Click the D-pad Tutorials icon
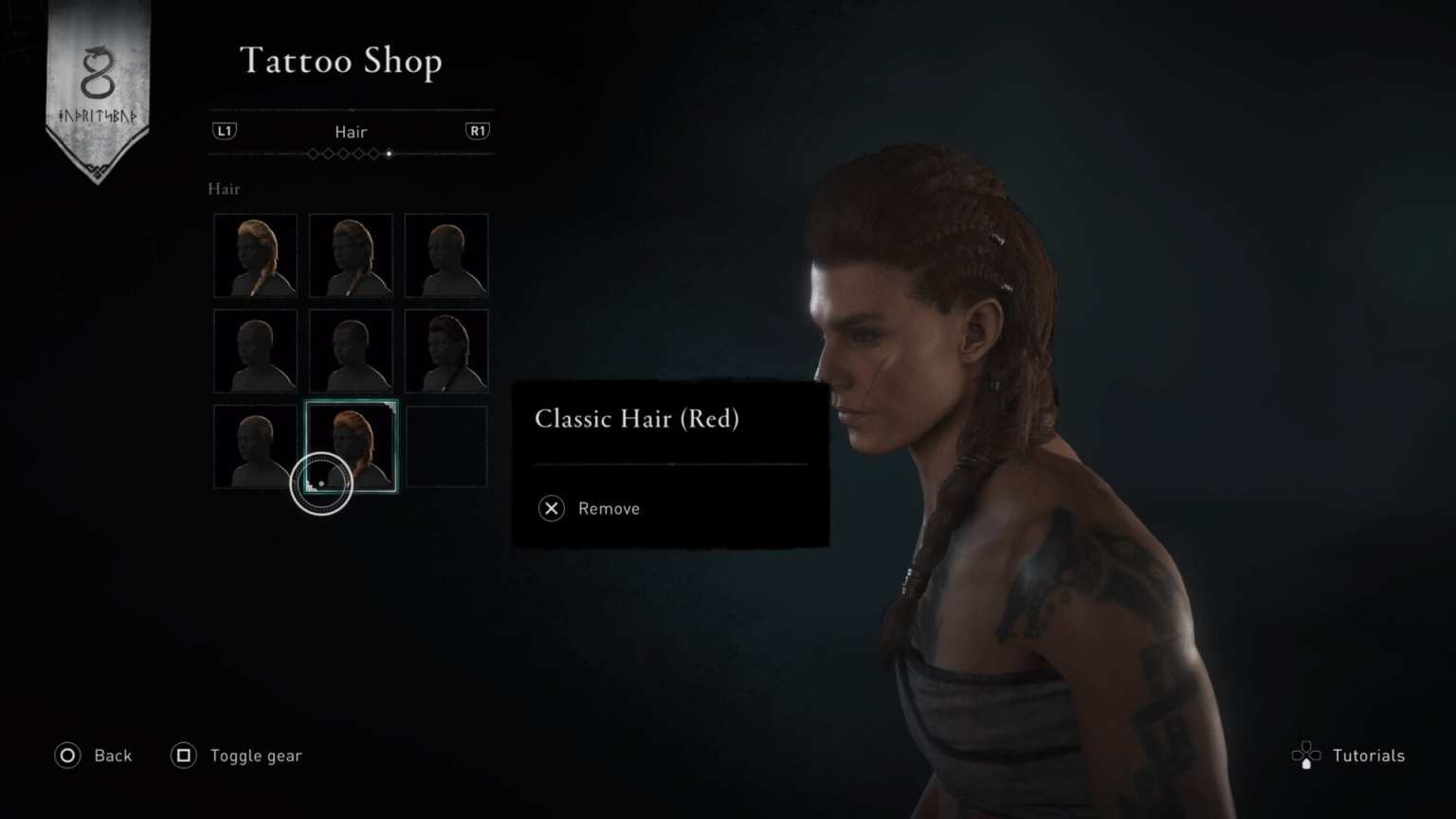This screenshot has height=819, width=1456. coord(1307,755)
